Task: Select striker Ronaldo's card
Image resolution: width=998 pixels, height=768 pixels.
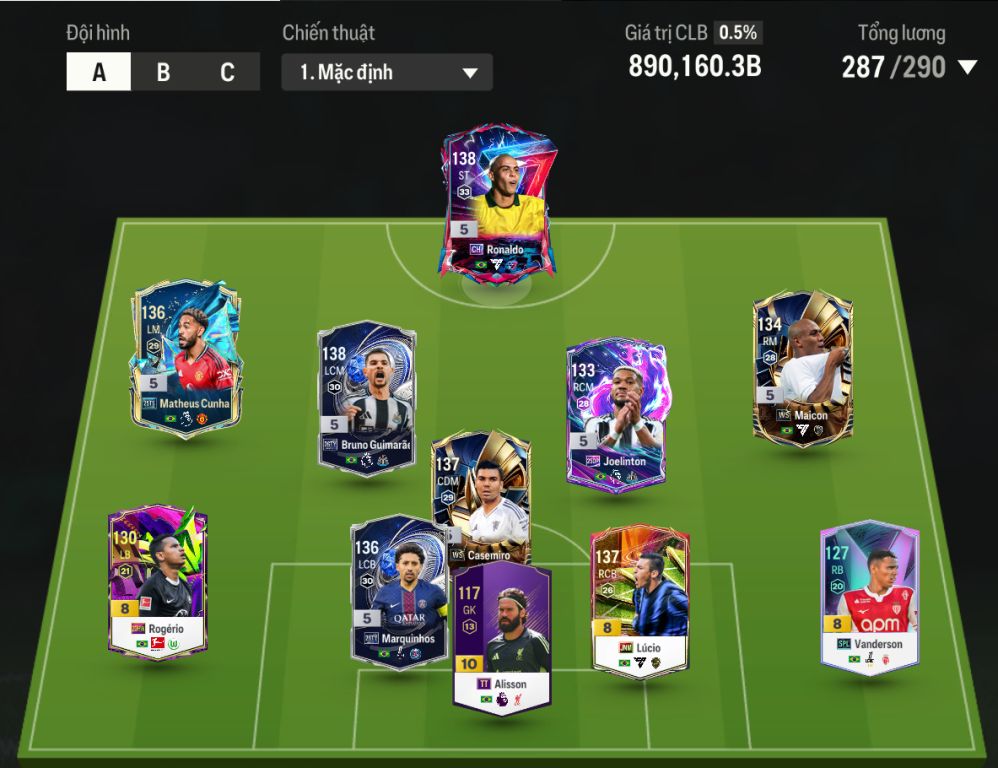Action: [x=499, y=205]
